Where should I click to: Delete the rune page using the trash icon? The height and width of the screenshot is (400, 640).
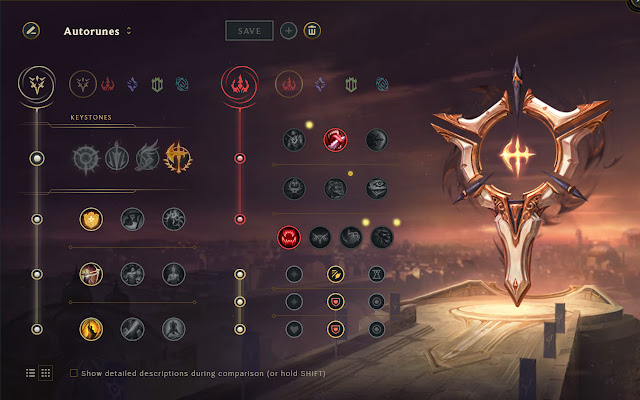(312, 31)
